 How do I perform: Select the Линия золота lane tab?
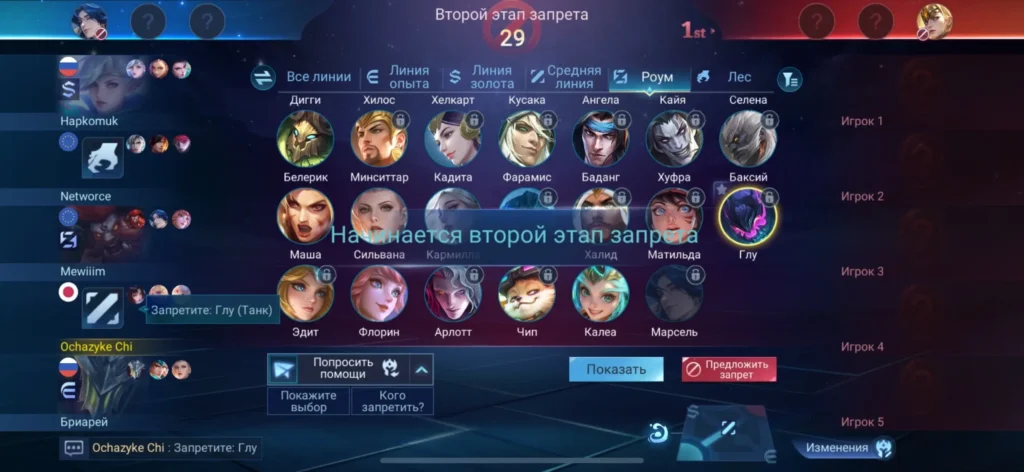(481, 77)
